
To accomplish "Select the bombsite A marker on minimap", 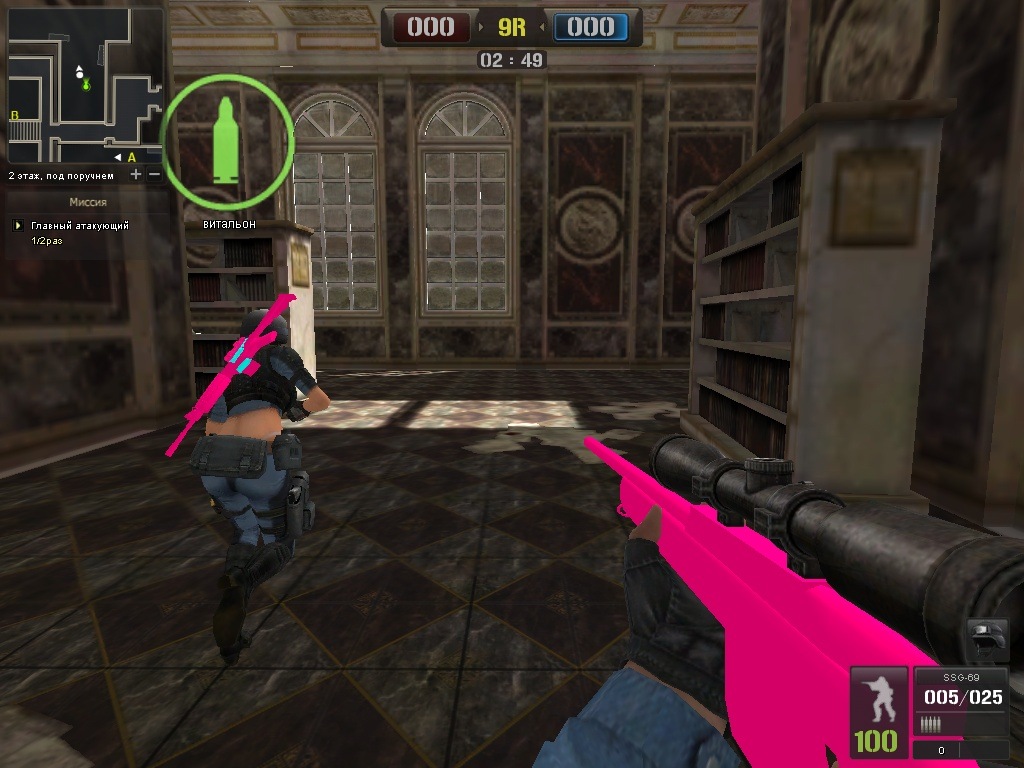I will tap(131, 157).
